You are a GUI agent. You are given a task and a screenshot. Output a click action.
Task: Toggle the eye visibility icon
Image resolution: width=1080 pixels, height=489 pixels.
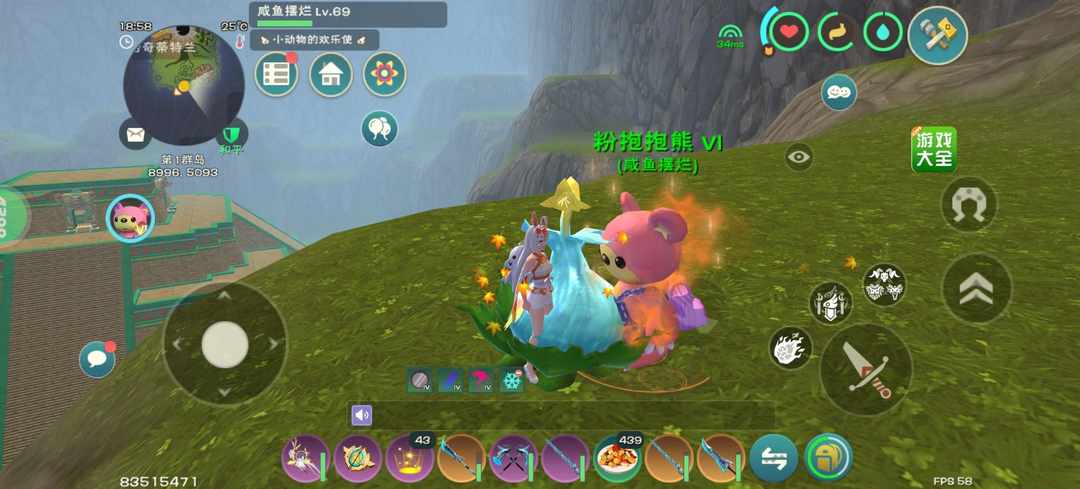[x=798, y=157]
